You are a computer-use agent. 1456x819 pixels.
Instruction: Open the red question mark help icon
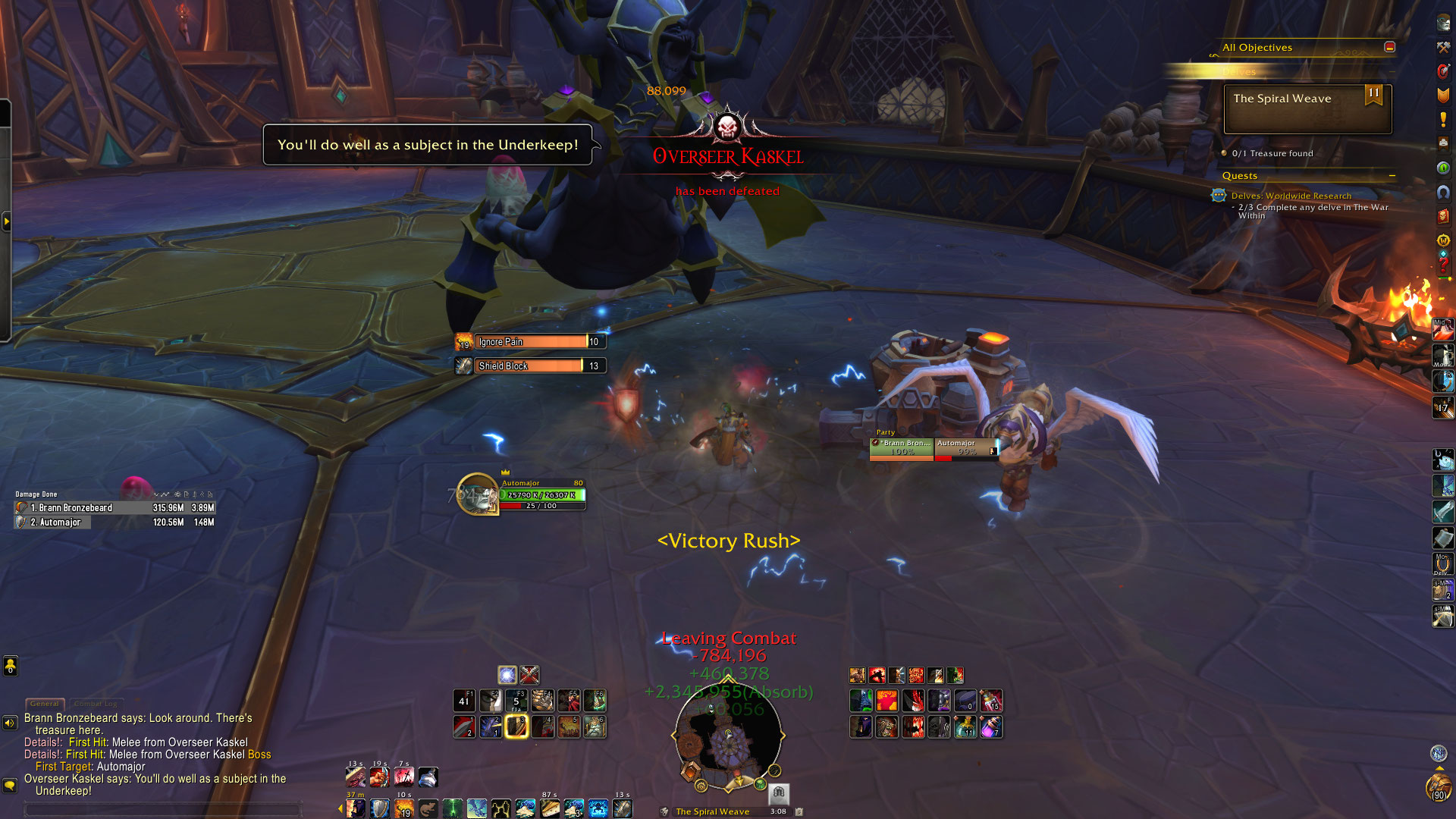(x=1442, y=265)
